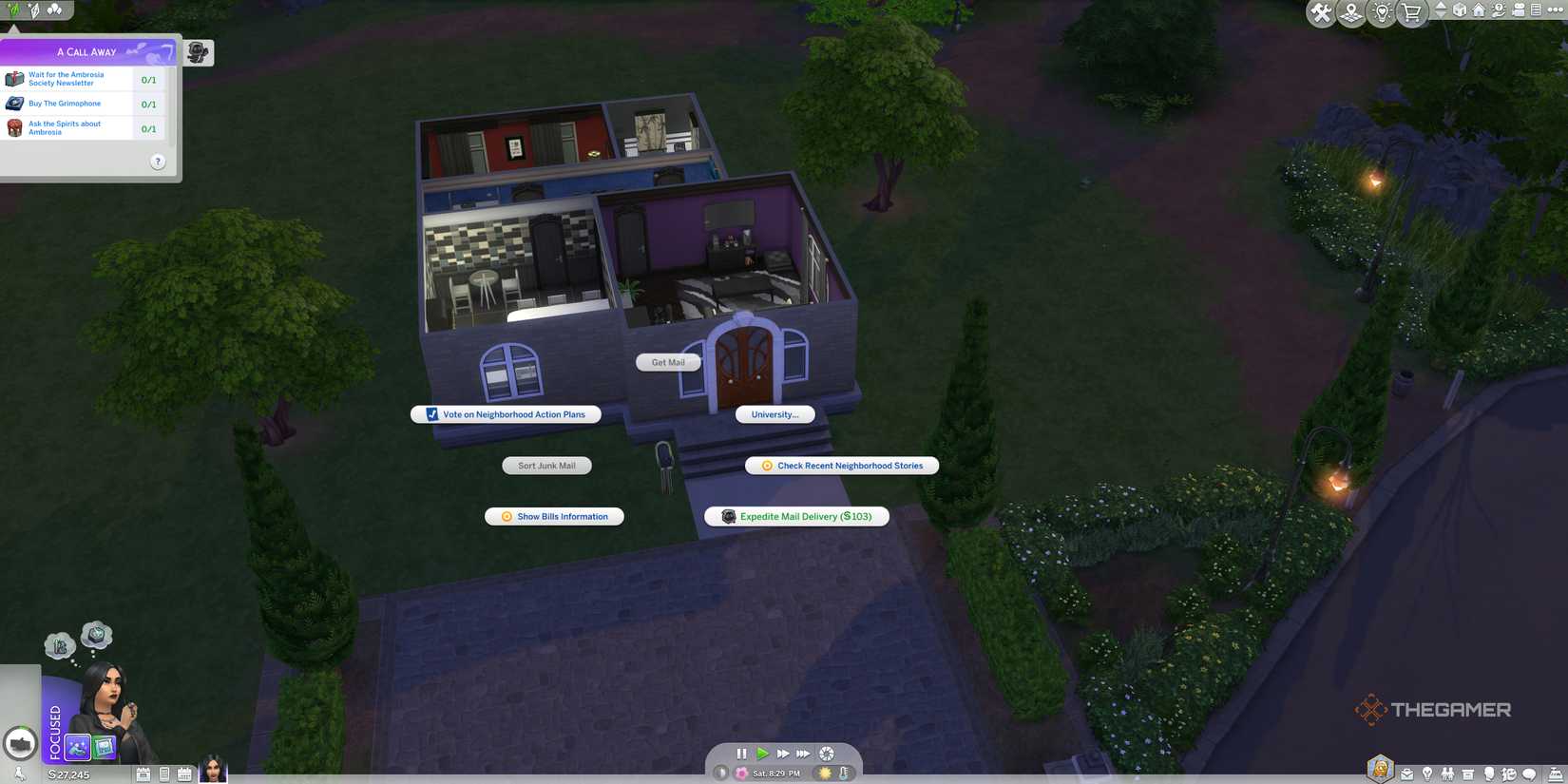Open the ellipsis More Options menu
Image resolution: width=1568 pixels, height=784 pixels.
[1557, 10]
